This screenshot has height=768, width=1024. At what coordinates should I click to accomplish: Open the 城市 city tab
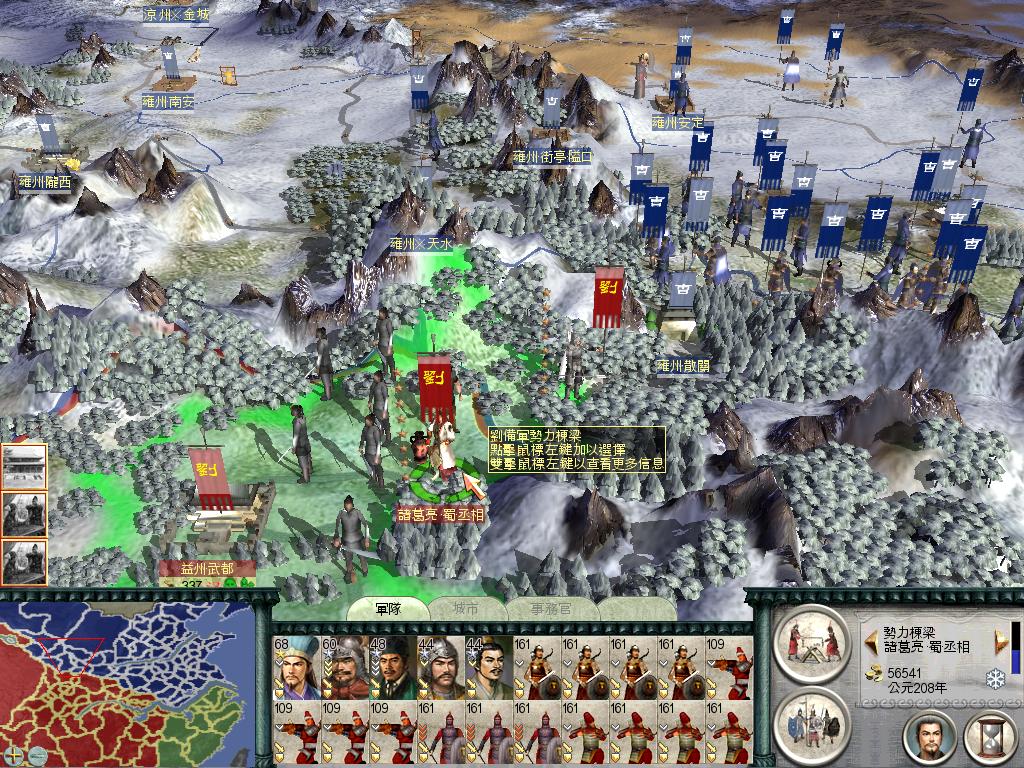pyautogui.click(x=466, y=607)
